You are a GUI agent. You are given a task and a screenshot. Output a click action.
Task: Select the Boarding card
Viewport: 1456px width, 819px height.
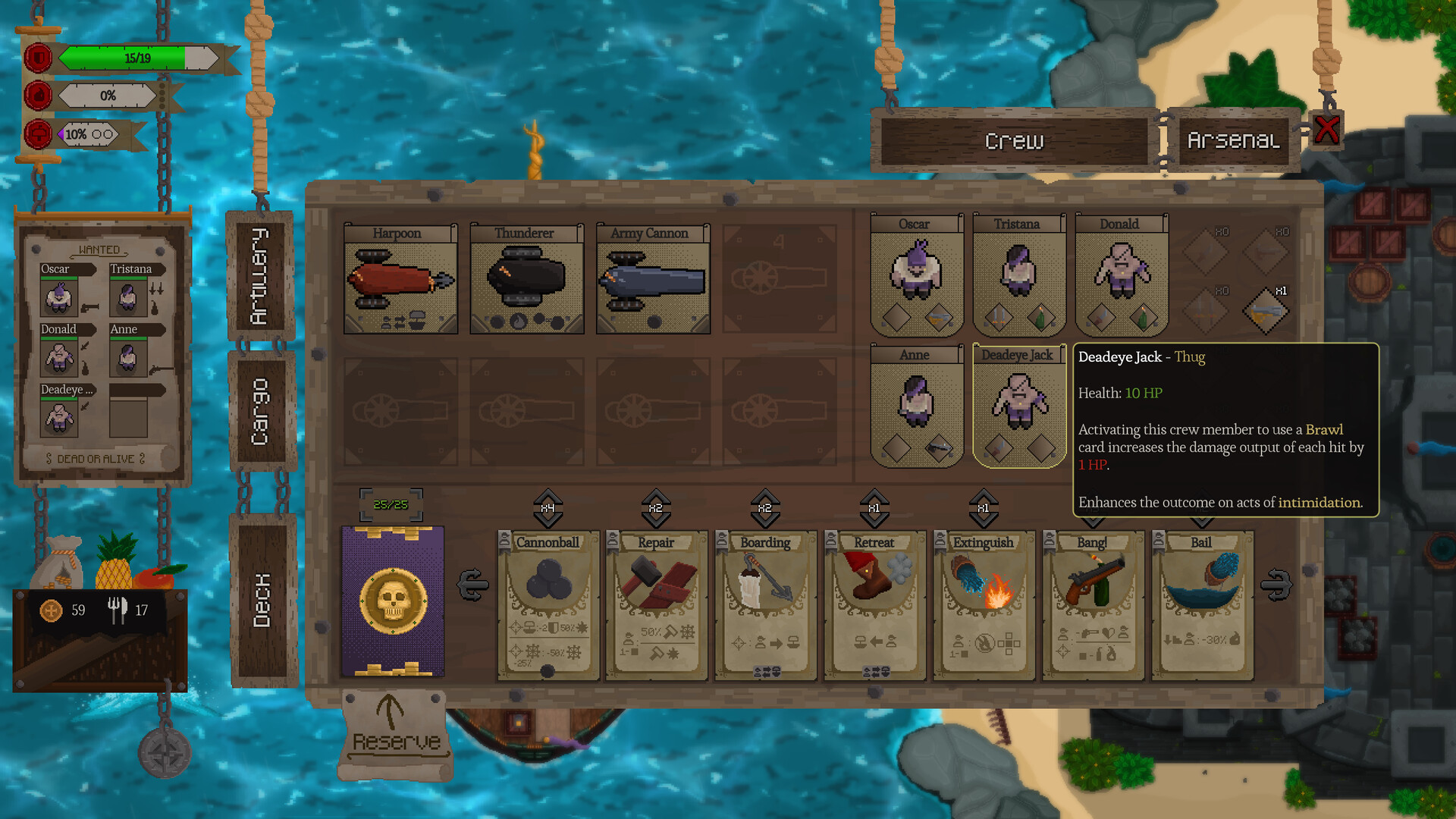[x=766, y=603]
